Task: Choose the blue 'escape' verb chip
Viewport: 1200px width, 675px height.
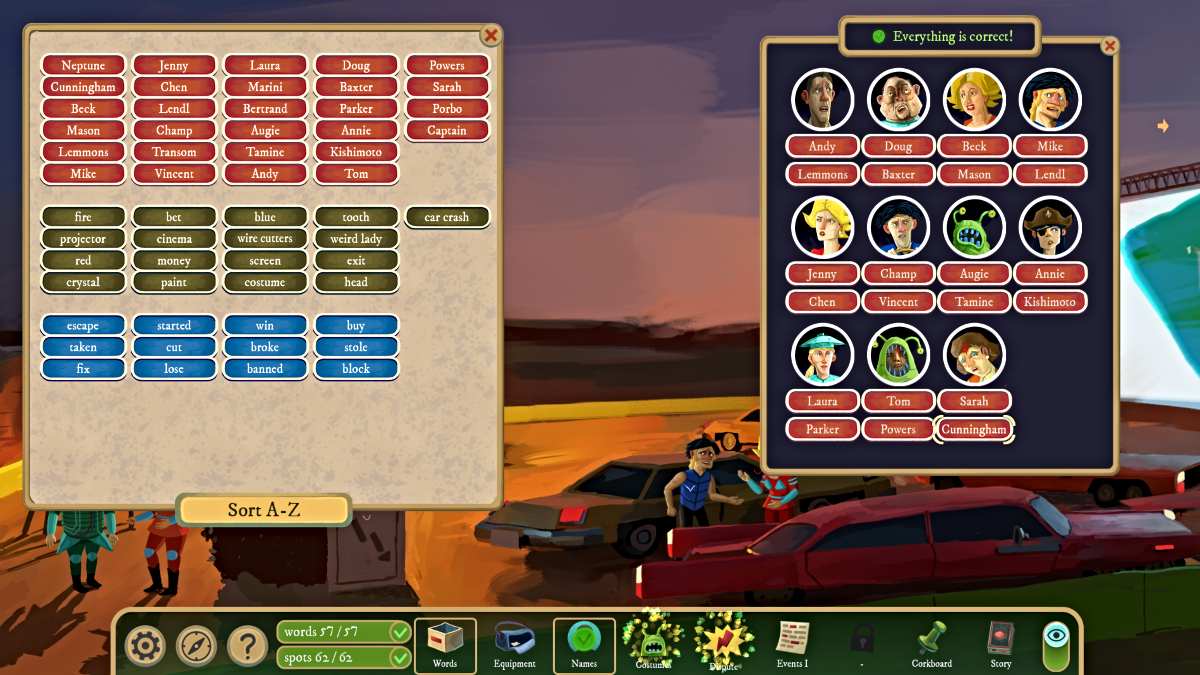Action: pos(83,326)
